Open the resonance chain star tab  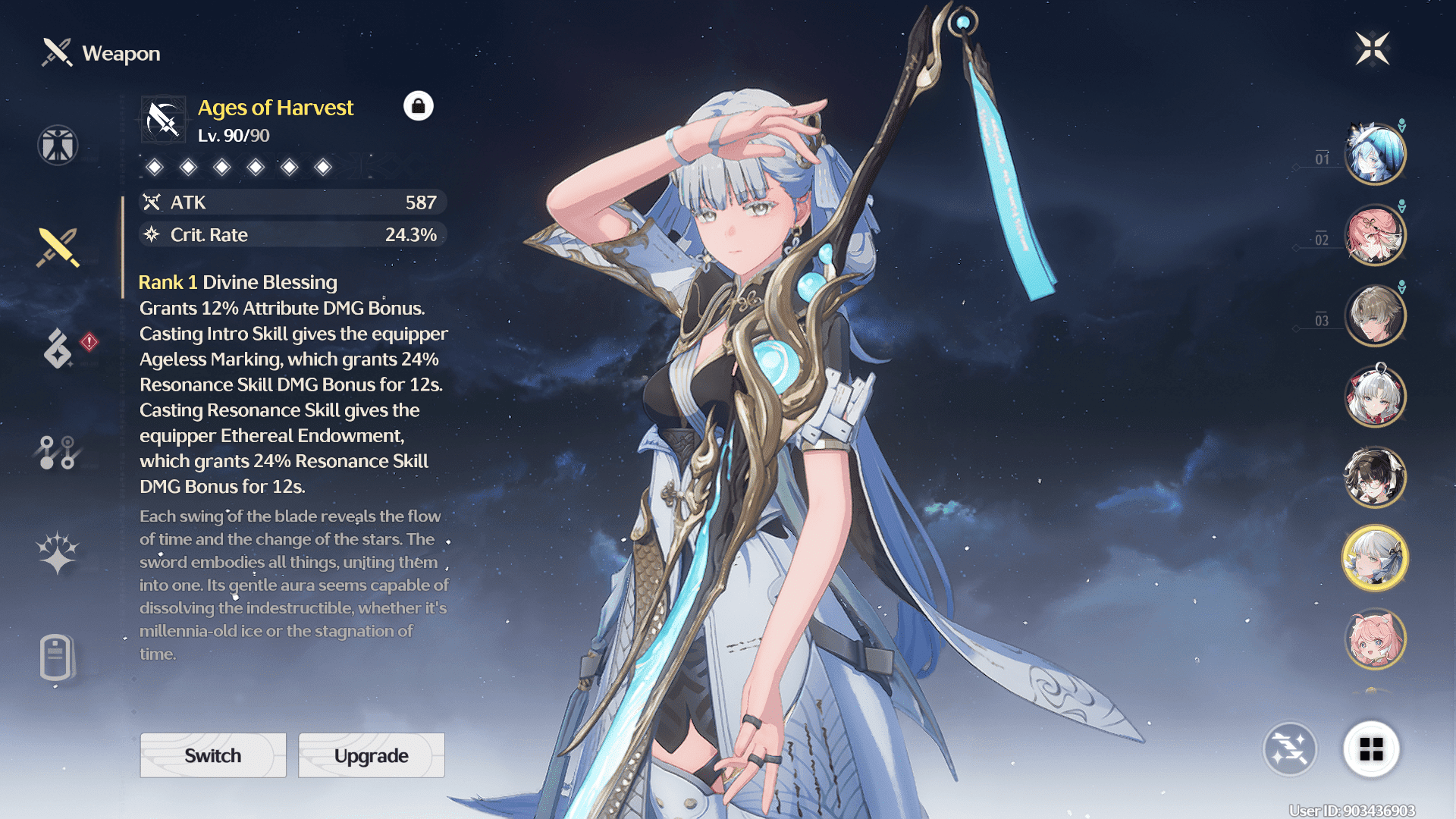click(58, 552)
